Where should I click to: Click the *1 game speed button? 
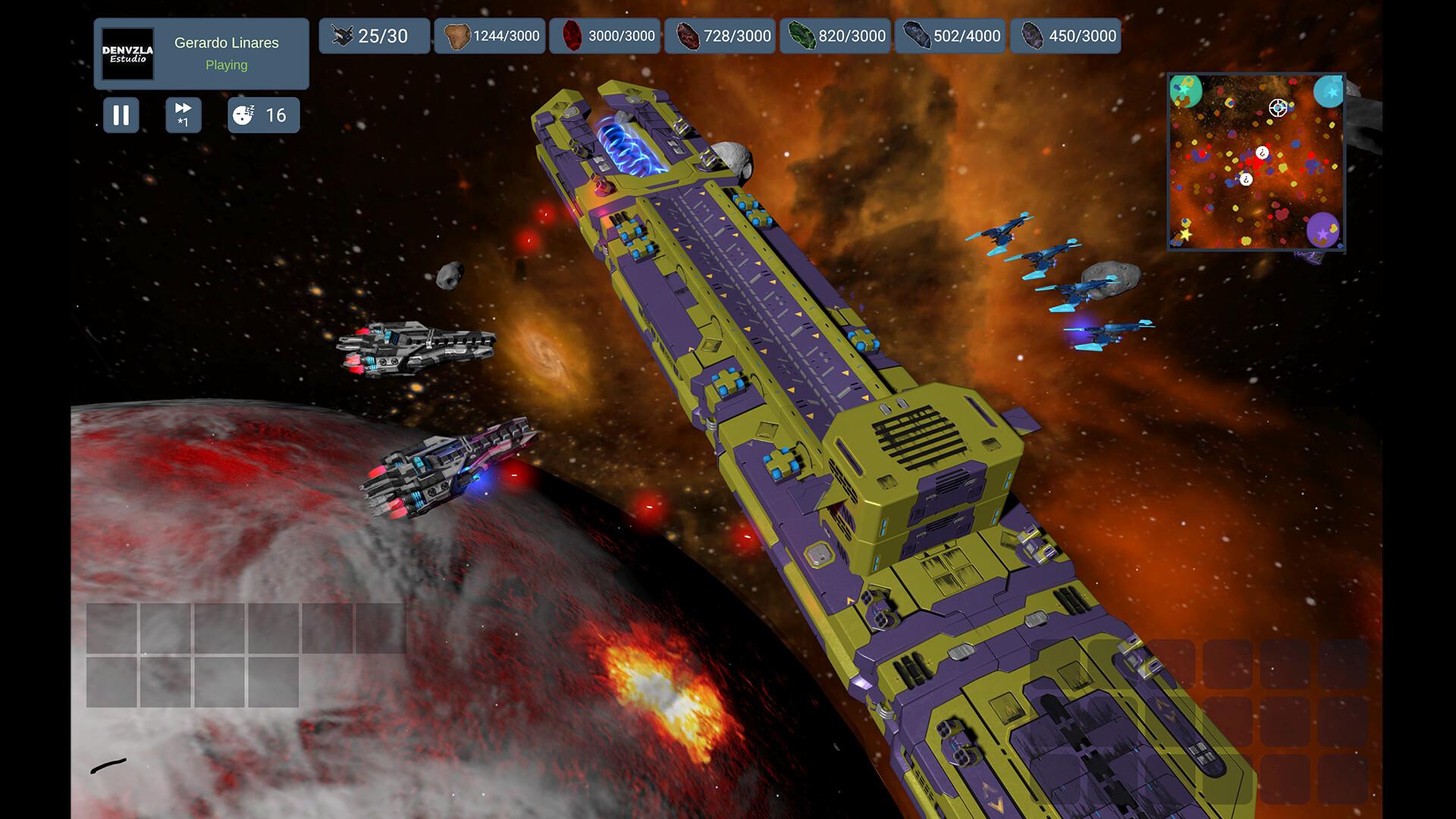(x=182, y=115)
